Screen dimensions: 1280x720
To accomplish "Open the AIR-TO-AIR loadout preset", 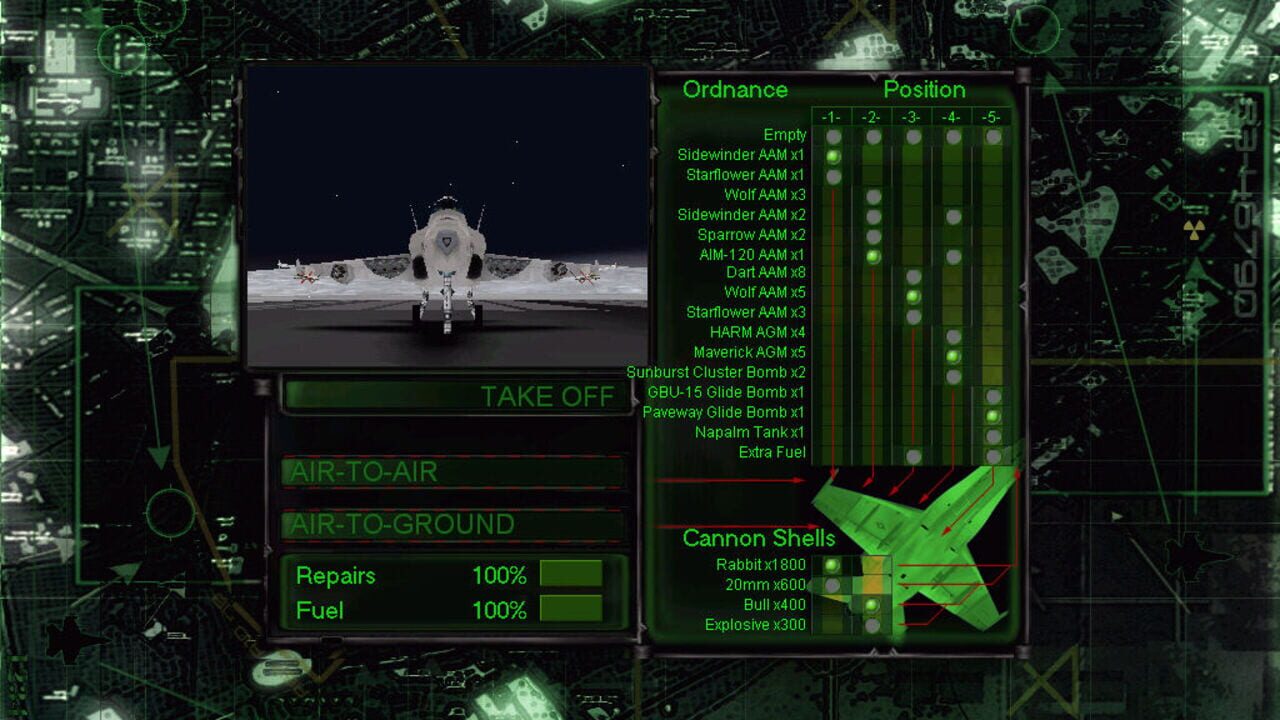I will click(x=455, y=471).
